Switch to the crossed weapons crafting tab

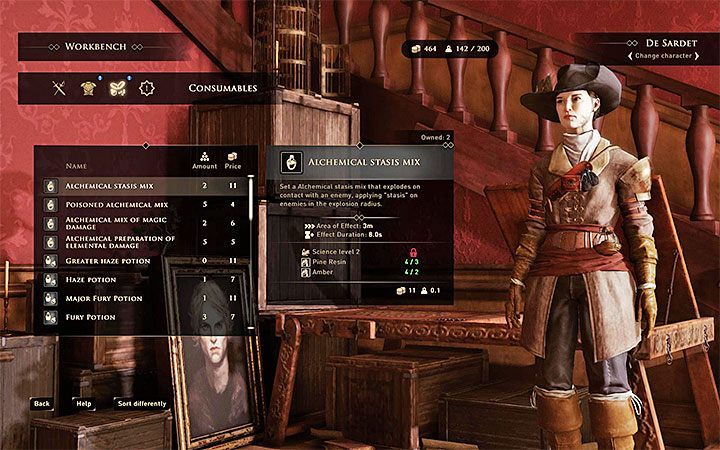pos(59,88)
